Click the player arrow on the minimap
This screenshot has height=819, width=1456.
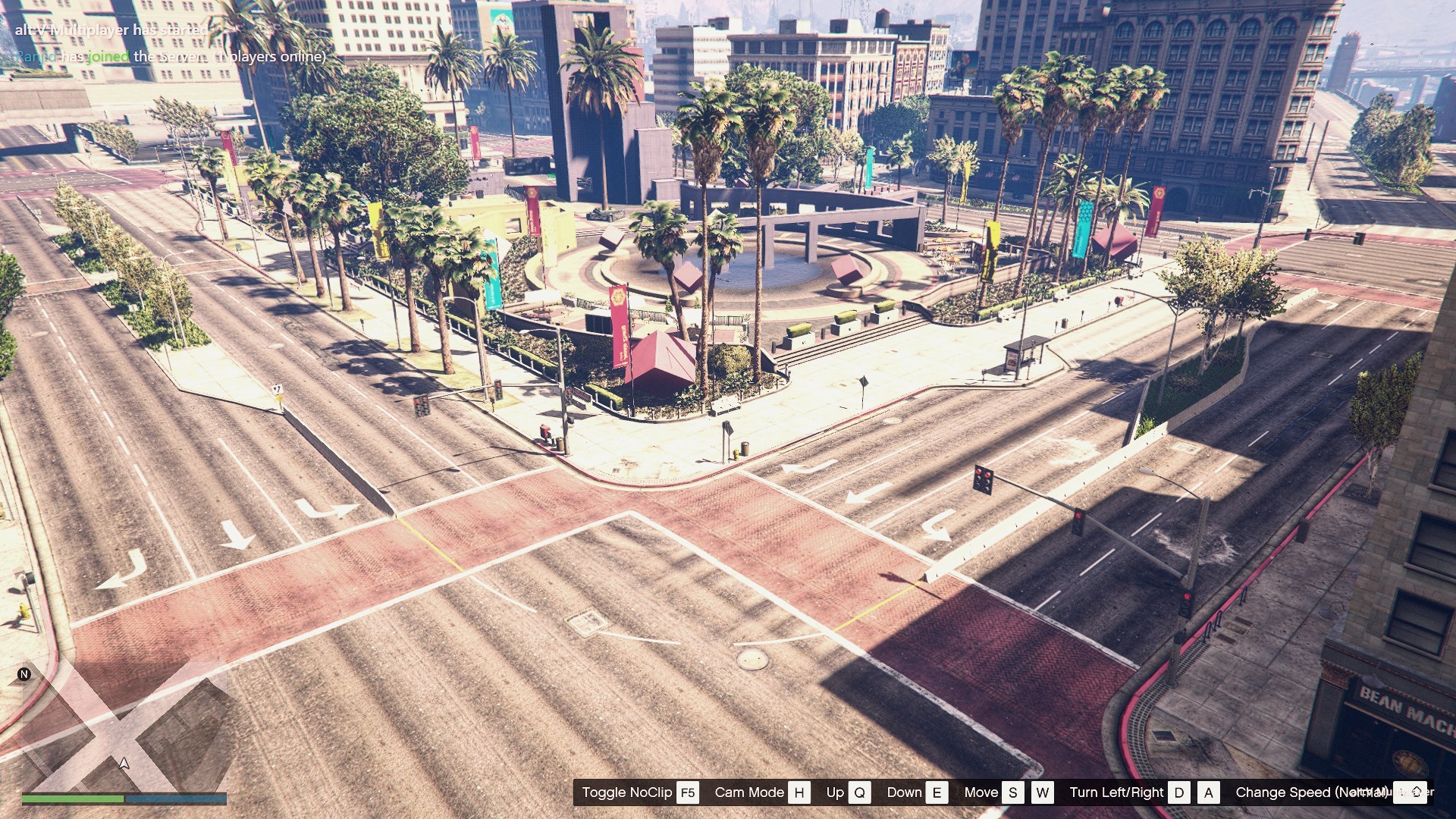[124, 763]
